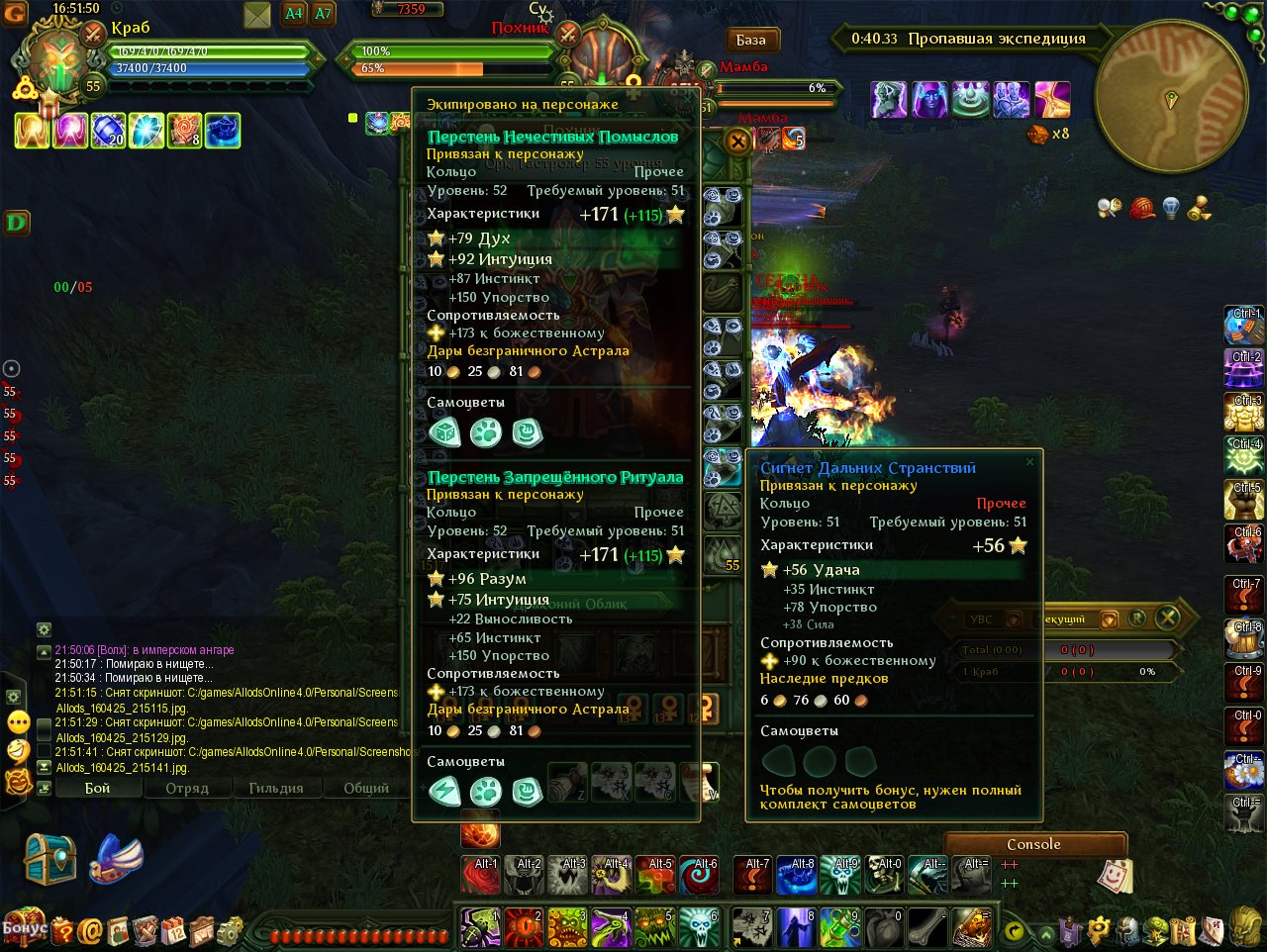The image size is (1267, 952).
Task: Select the Гильдия chat tab
Action: 276,788
